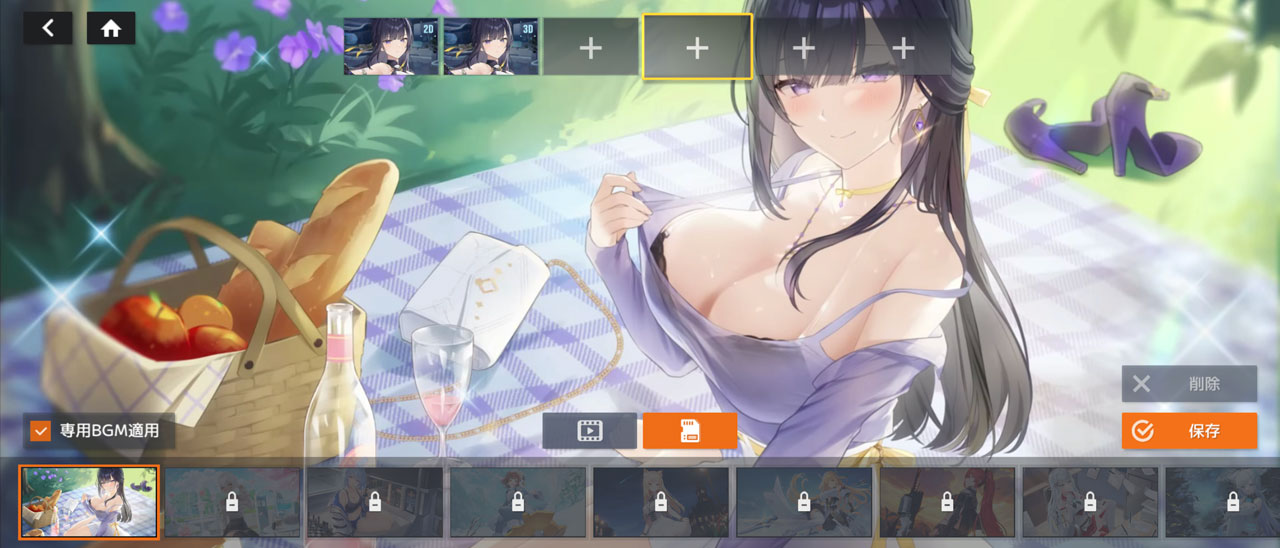
Task: Save with the 保存 button
Action: (1189, 431)
